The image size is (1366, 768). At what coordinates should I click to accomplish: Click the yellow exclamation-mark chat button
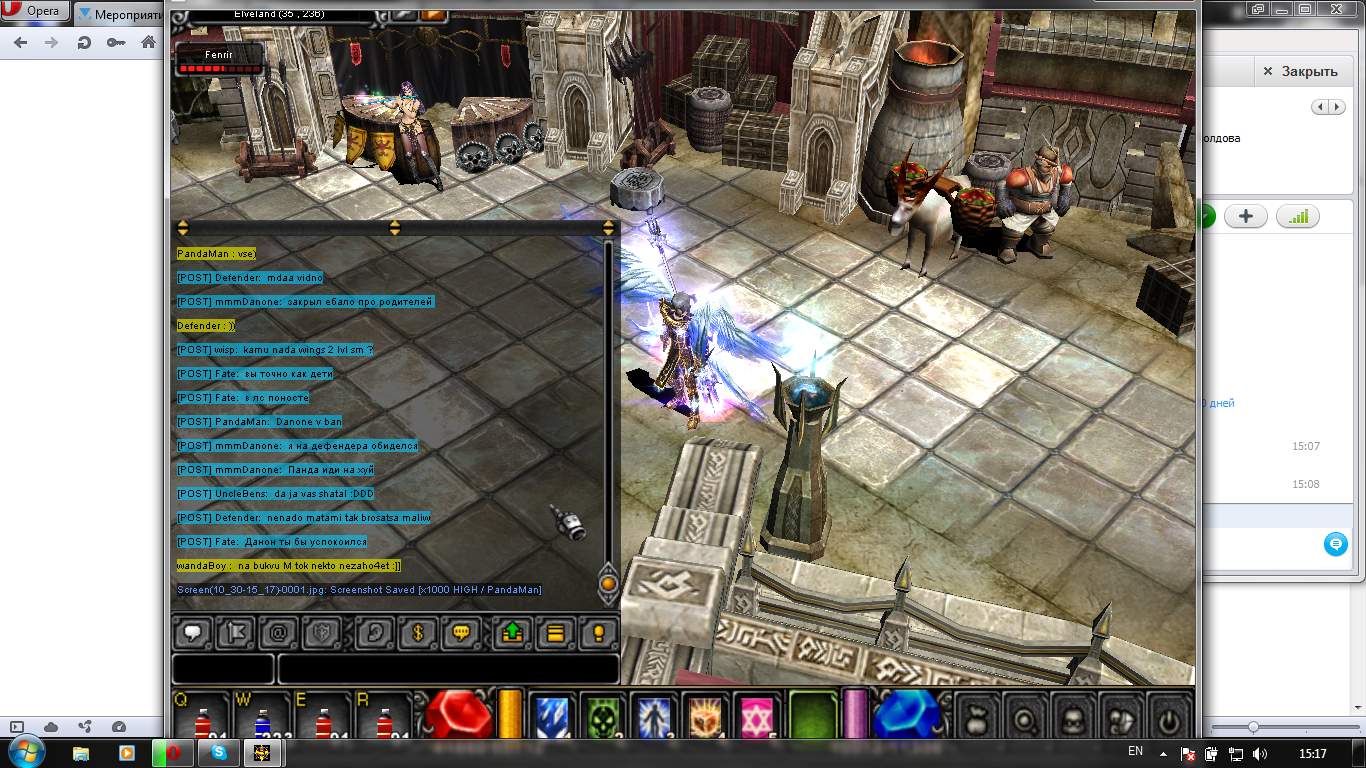tap(598, 633)
